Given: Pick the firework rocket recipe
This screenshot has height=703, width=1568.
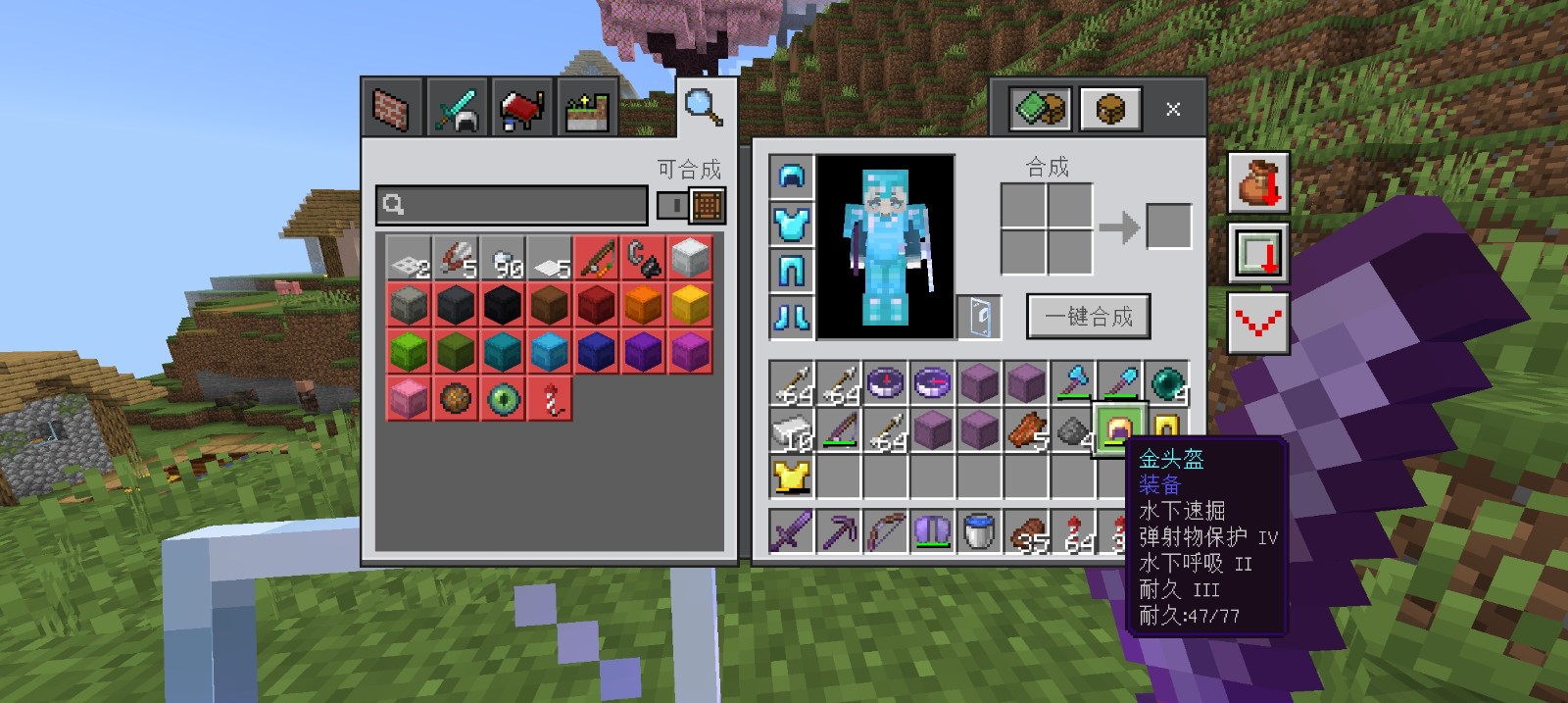Looking at the screenshot, I should point(551,399).
